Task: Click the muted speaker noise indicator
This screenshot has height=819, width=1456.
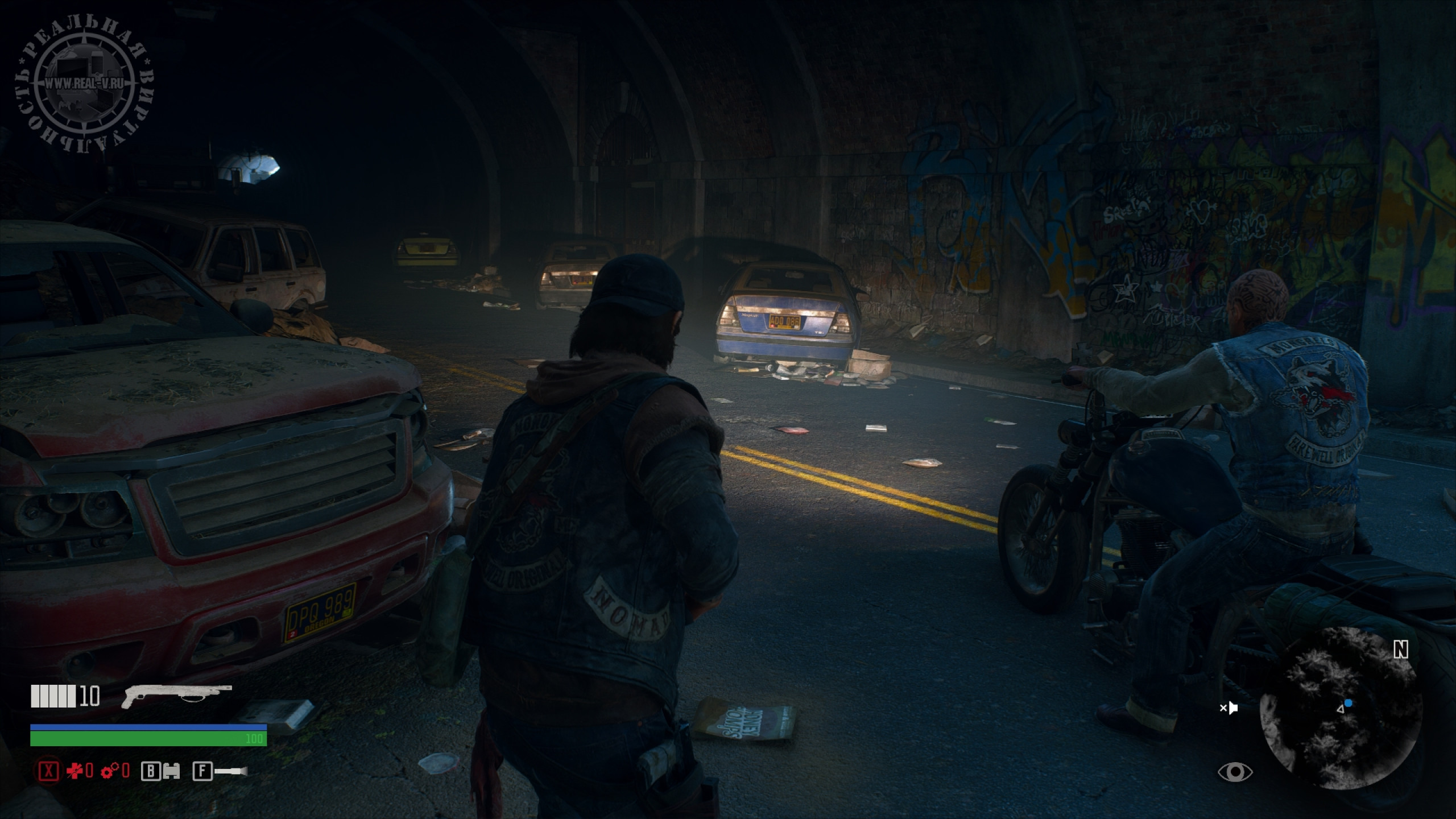Action: click(x=1229, y=708)
